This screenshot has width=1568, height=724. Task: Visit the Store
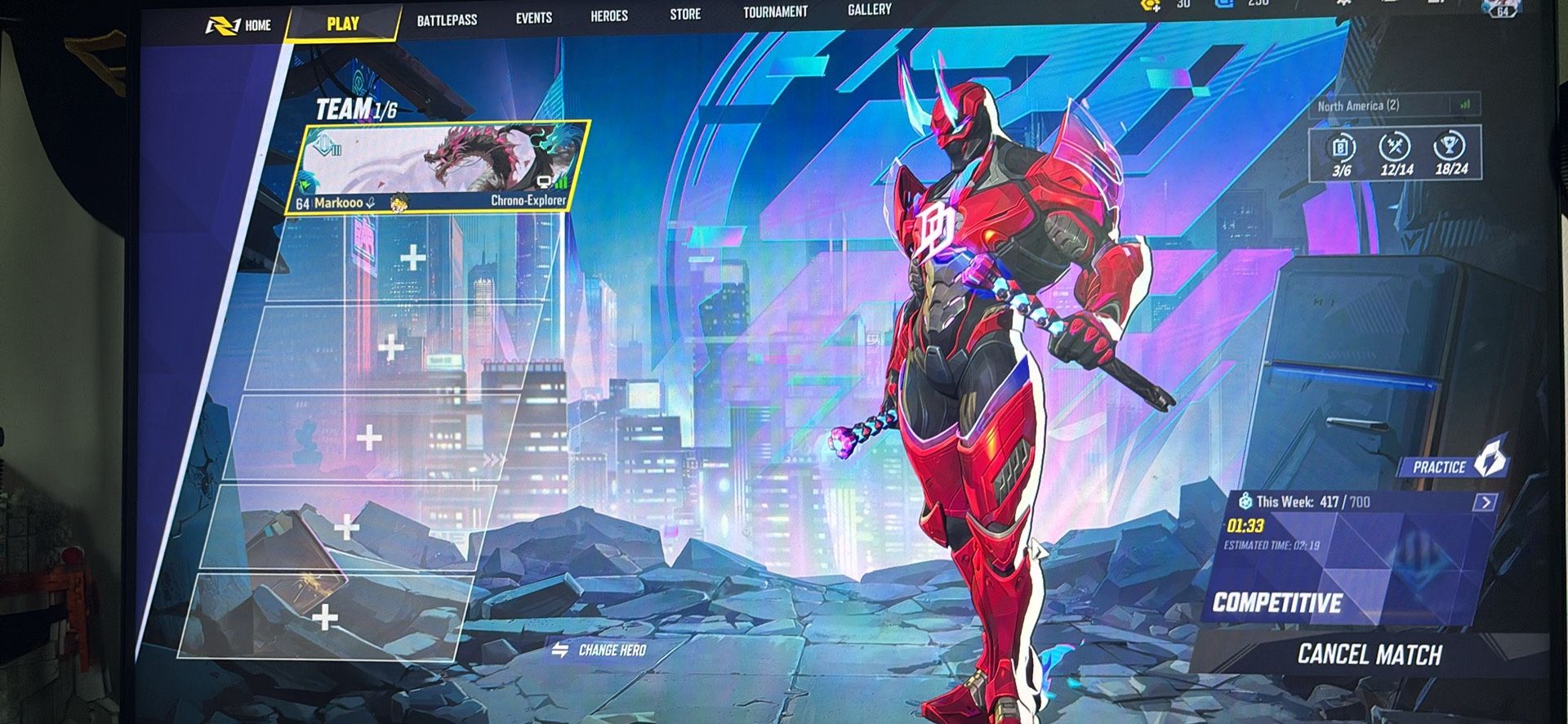tap(685, 14)
